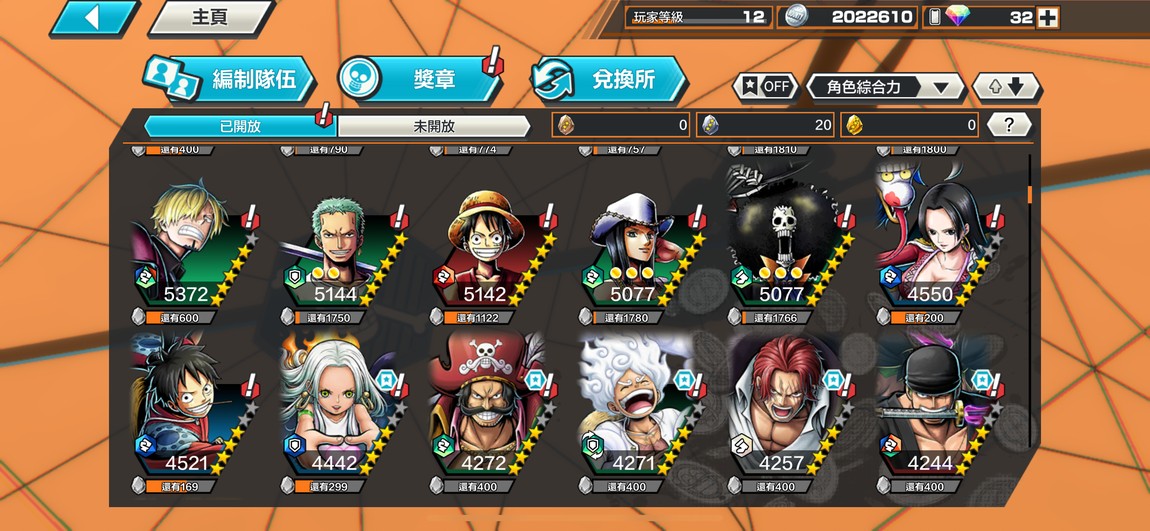Add rainbow diamonds with the plus button
The height and width of the screenshot is (531, 1150).
[1047, 17]
